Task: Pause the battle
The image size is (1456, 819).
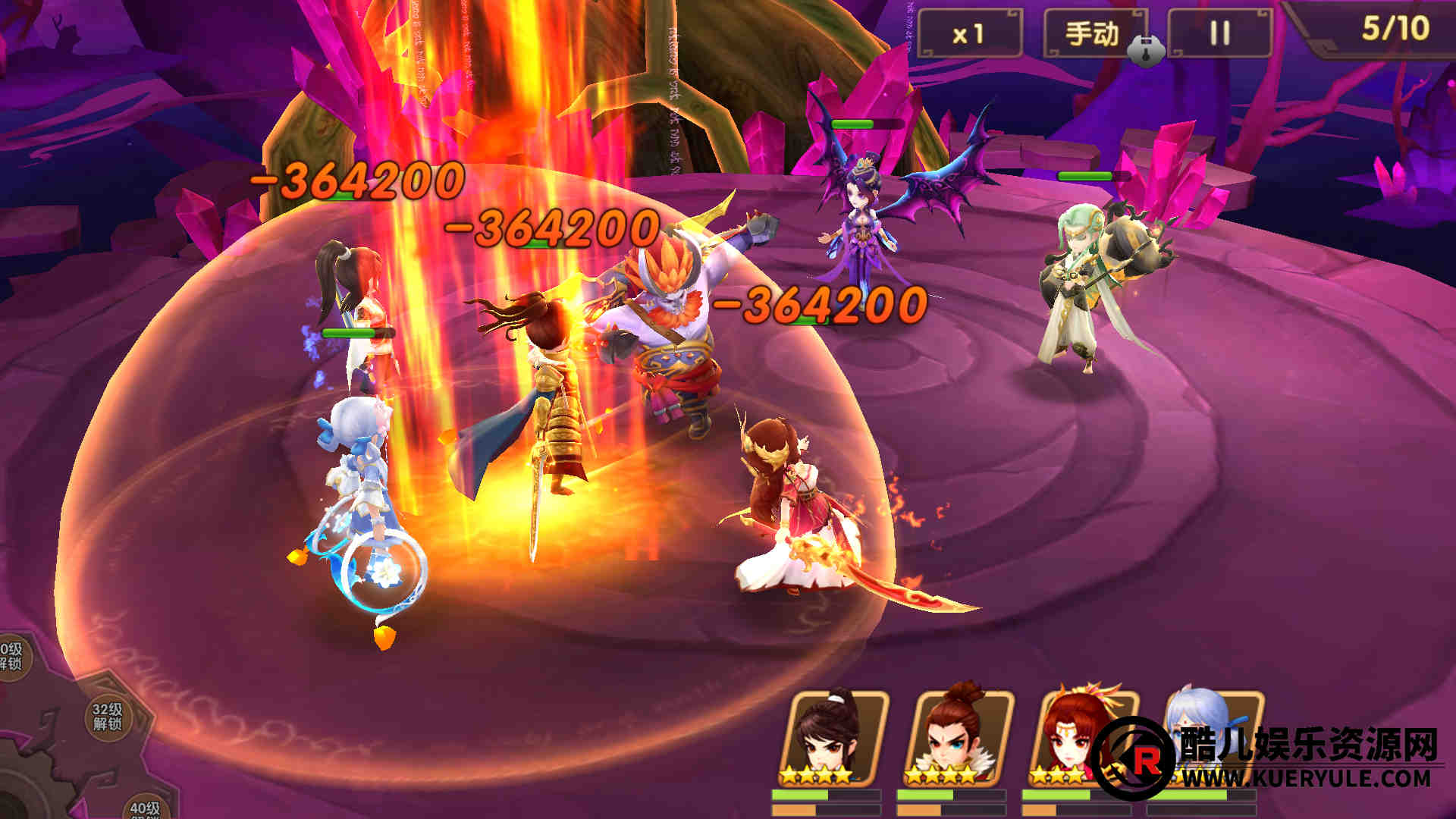Action: point(1219,34)
